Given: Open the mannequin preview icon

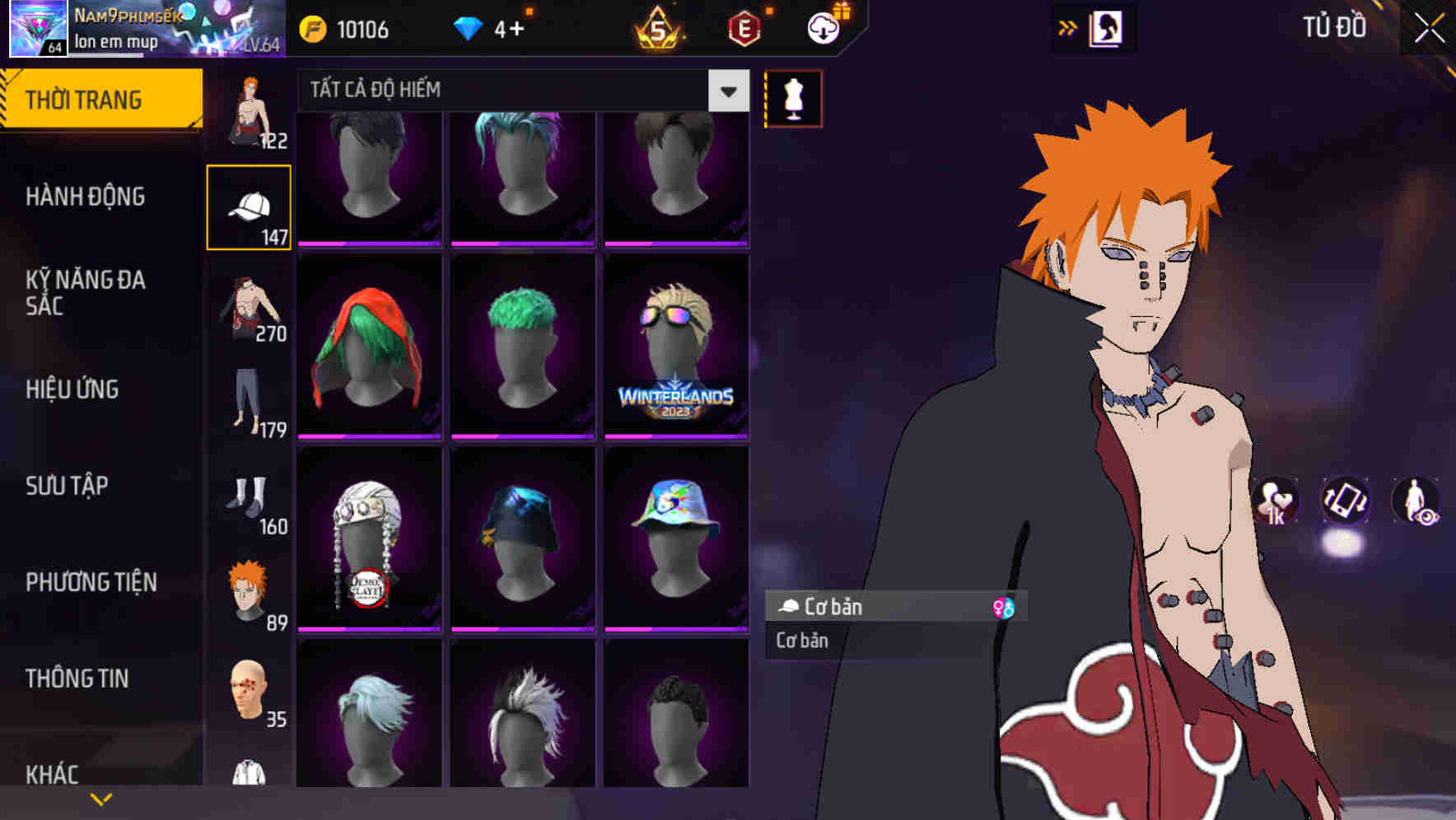Looking at the screenshot, I should (792, 97).
